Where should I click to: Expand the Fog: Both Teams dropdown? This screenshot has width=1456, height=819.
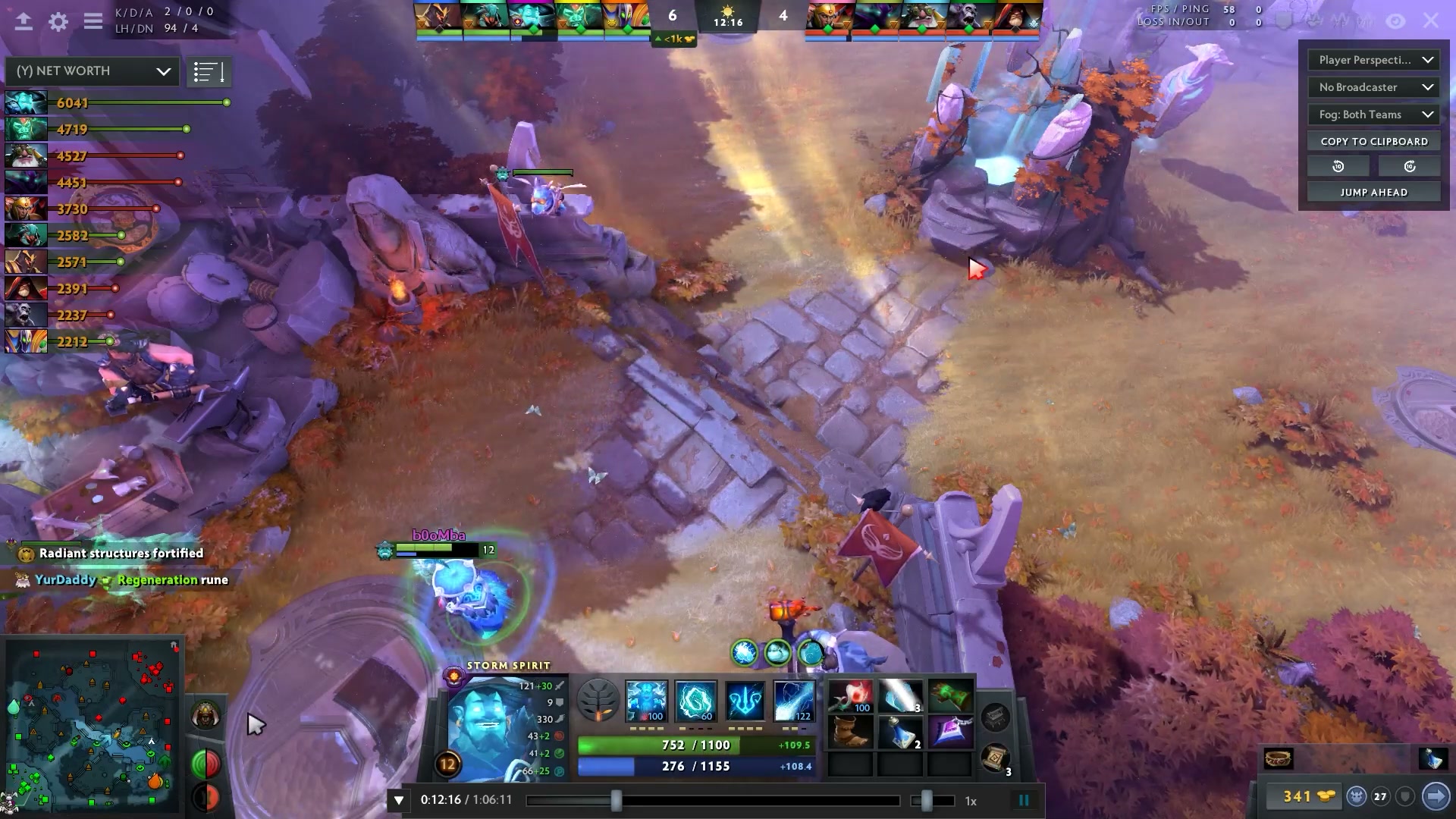[x=1373, y=115]
